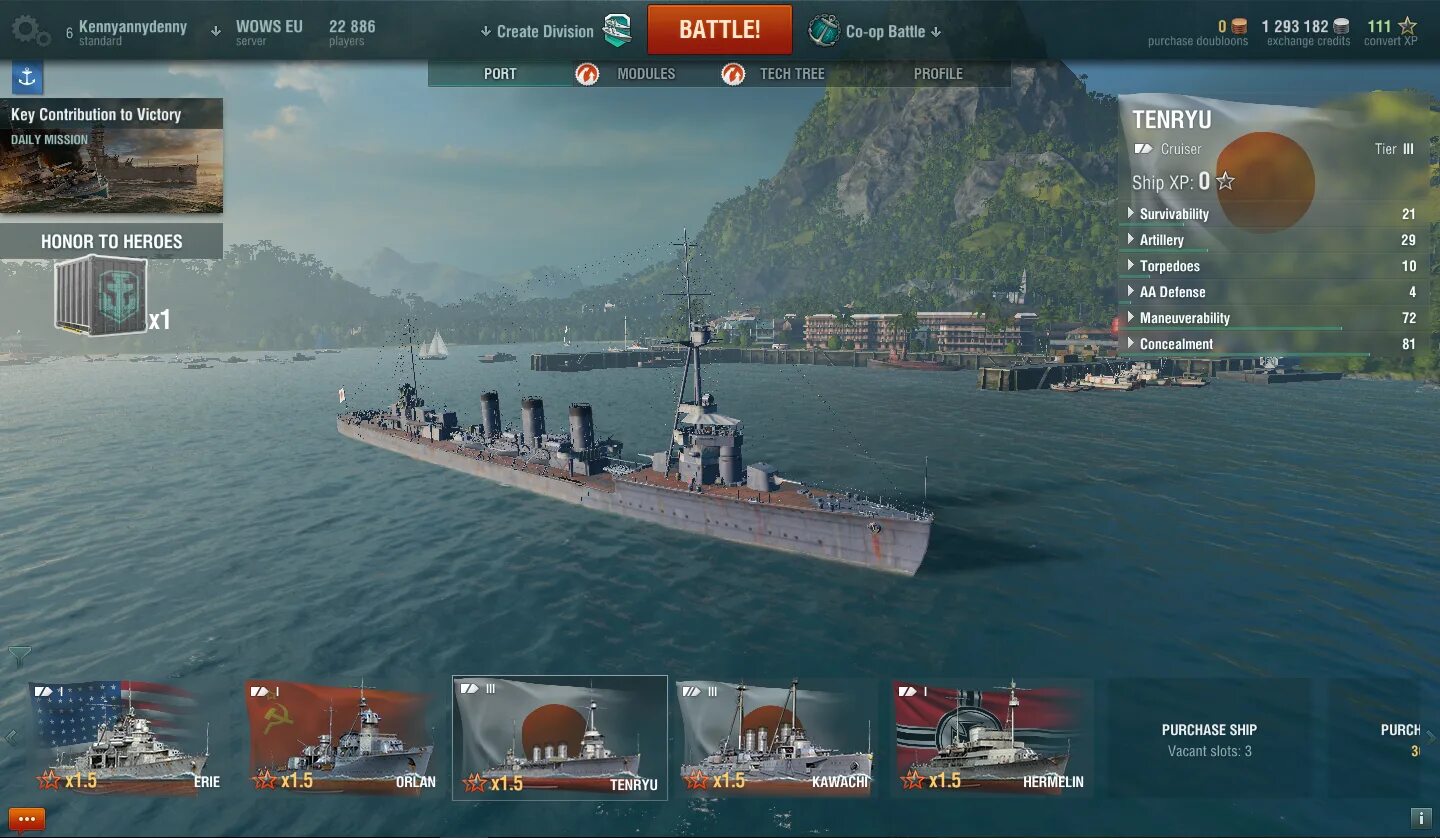Open the ship carousel filter funnel
Screen dimensions: 1440x838
[x=19, y=656]
